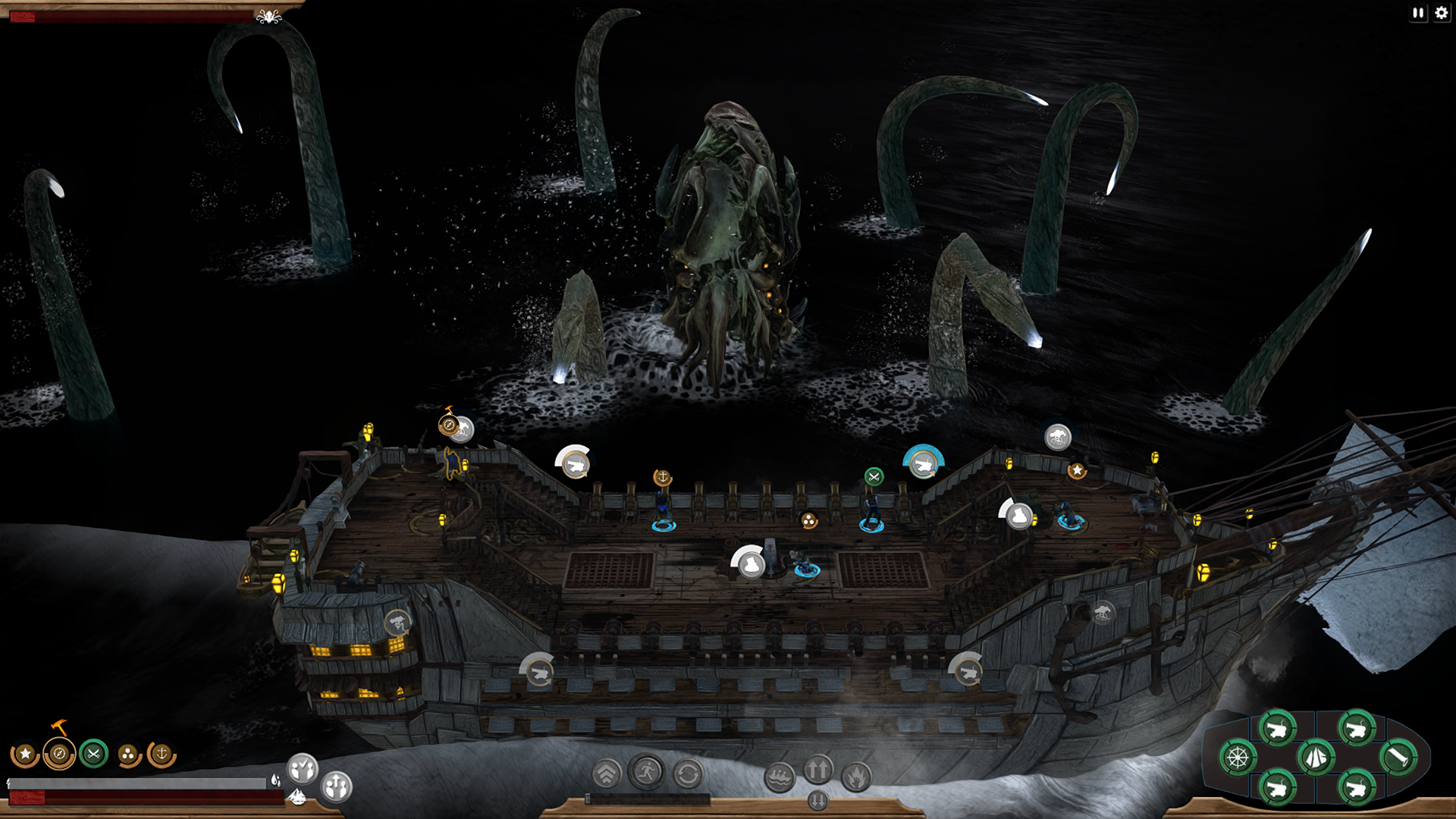
Task: Activate the fire hand ability
Action: (857, 777)
